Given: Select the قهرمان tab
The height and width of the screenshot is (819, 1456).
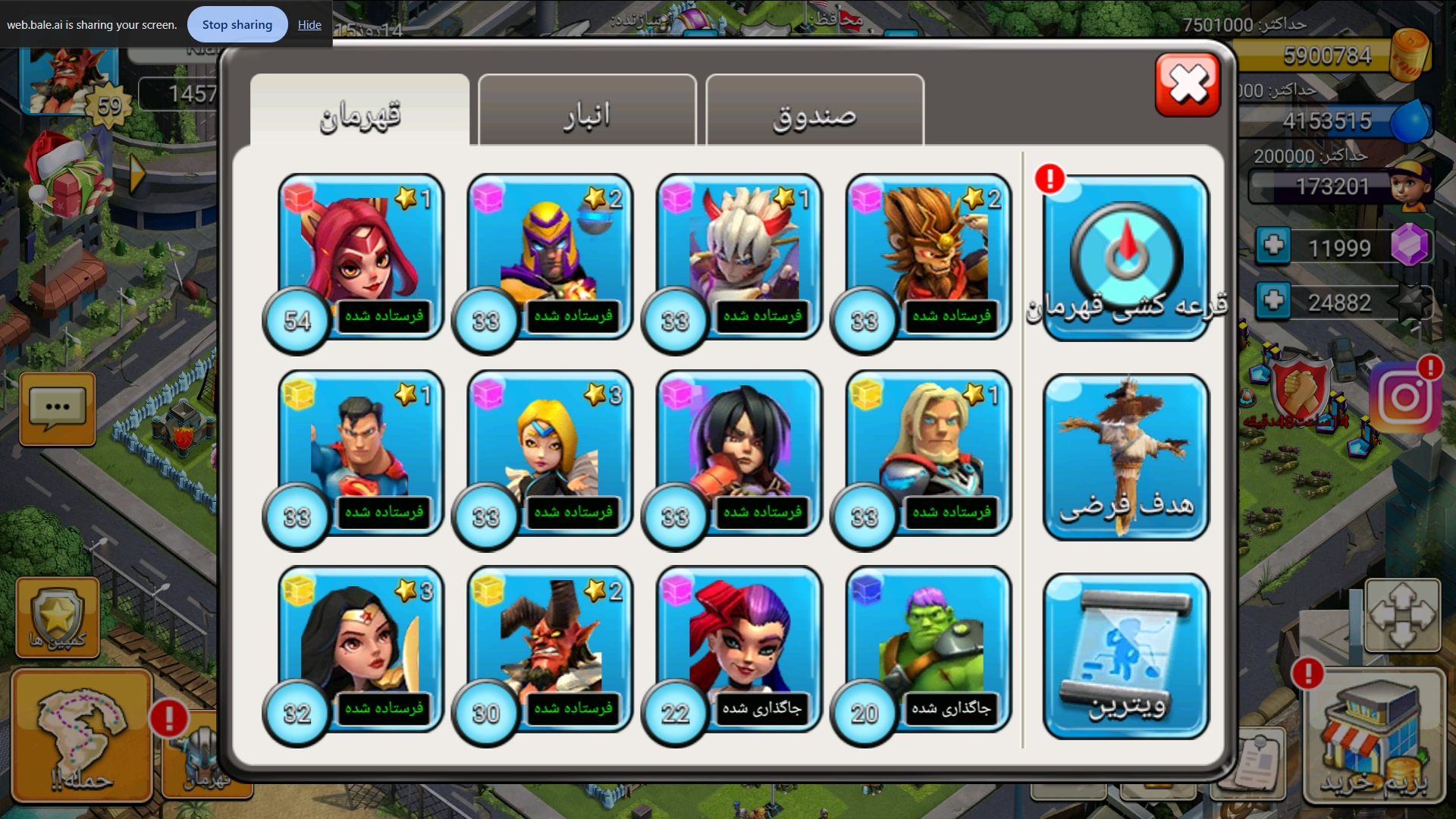Looking at the screenshot, I should pyautogui.click(x=359, y=114).
